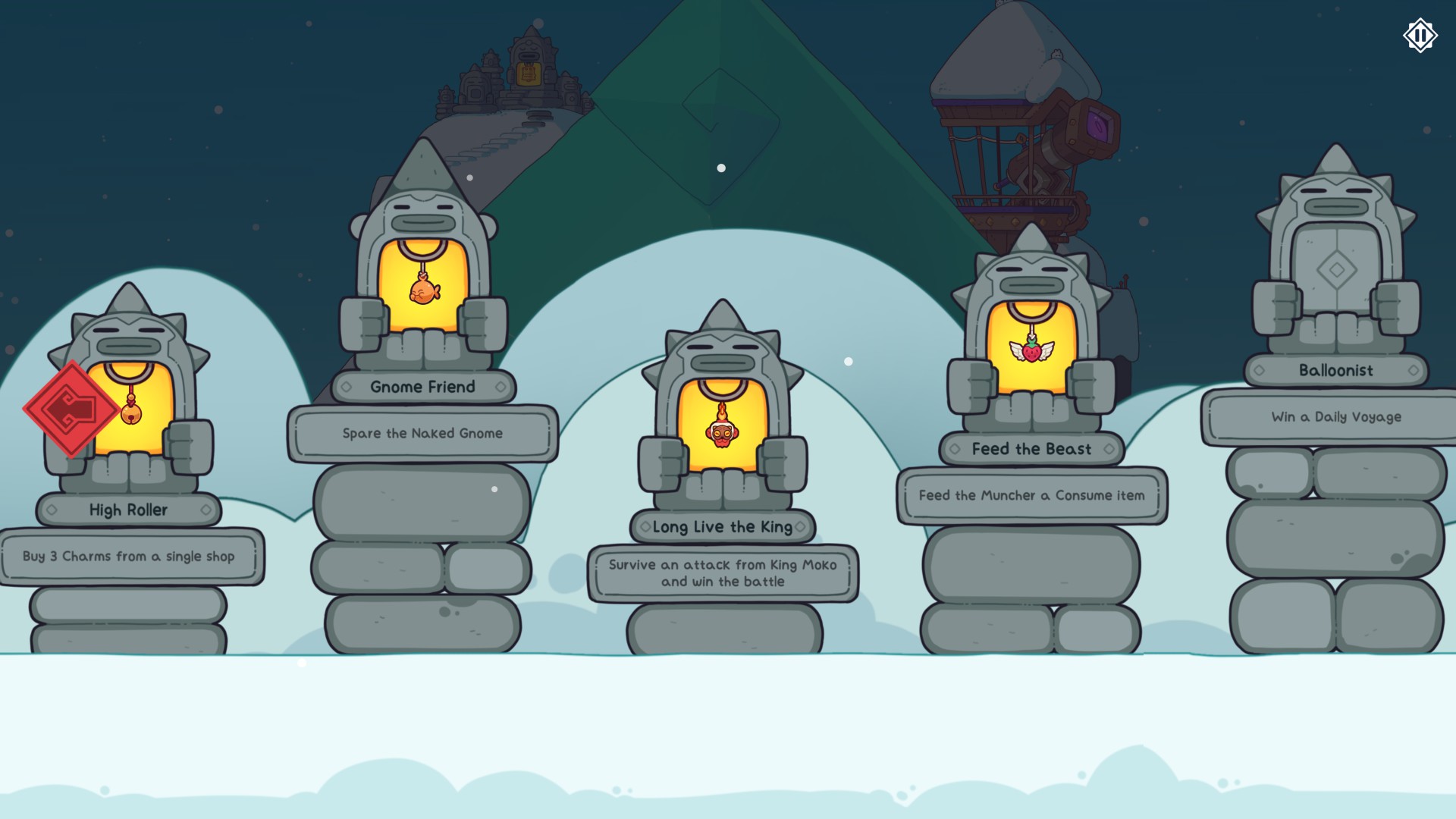Expand the diamond marker right of Long Live the King

(801, 527)
